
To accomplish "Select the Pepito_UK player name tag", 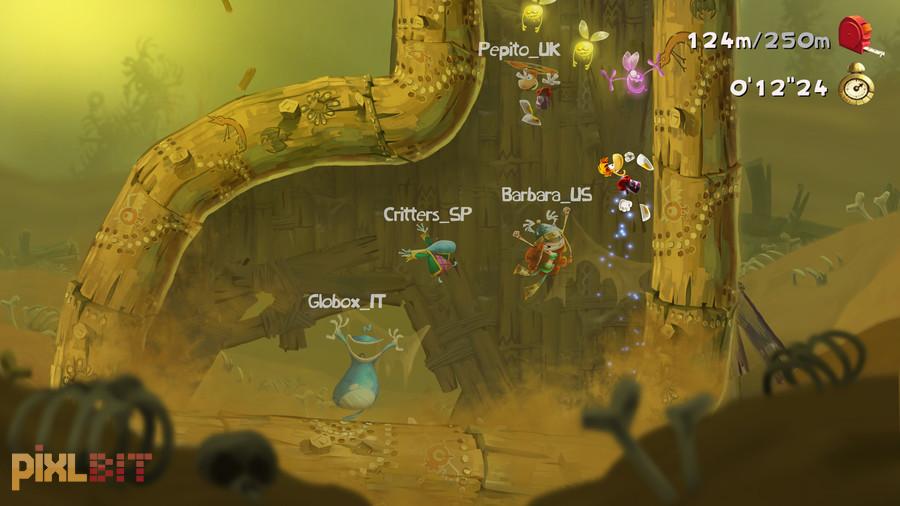I will coord(519,48).
